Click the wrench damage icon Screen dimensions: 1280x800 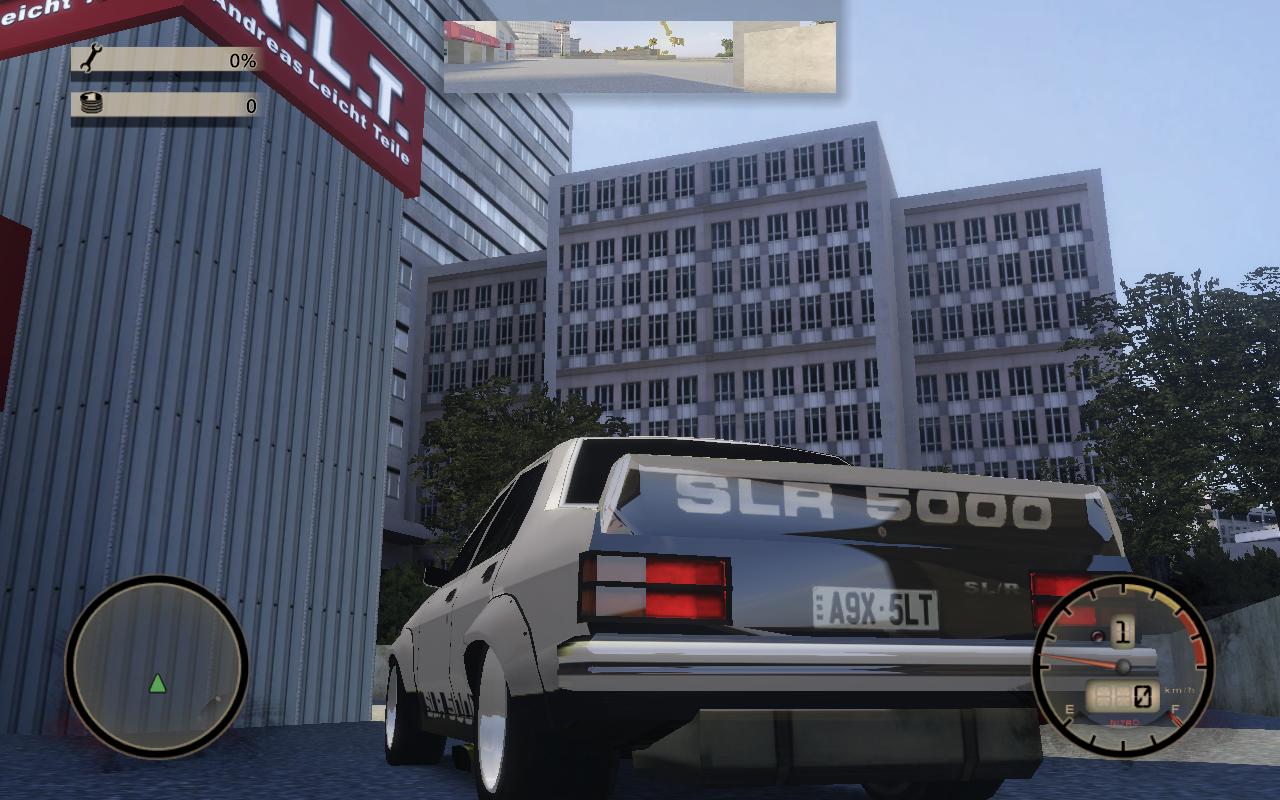pyautogui.click(x=90, y=59)
